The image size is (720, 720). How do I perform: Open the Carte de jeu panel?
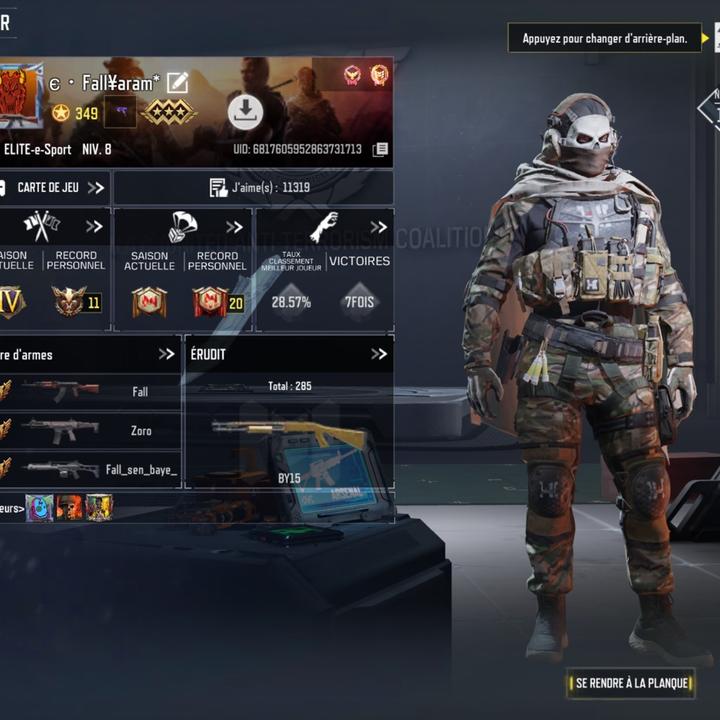pos(54,187)
